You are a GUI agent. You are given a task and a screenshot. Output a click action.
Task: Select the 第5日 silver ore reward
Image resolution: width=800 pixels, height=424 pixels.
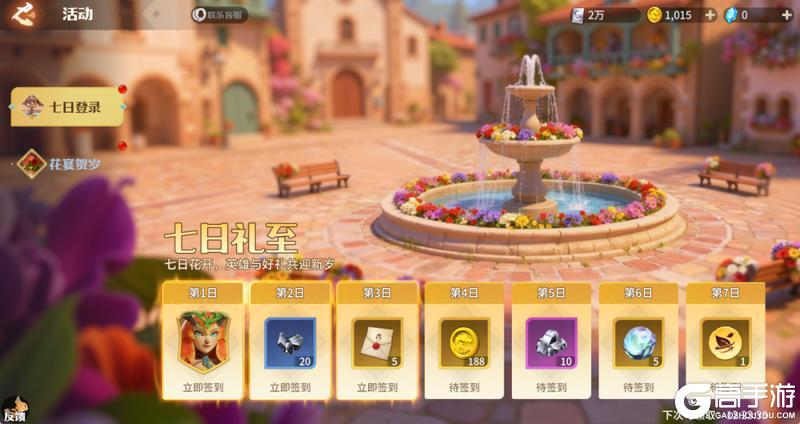pyautogui.click(x=551, y=341)
